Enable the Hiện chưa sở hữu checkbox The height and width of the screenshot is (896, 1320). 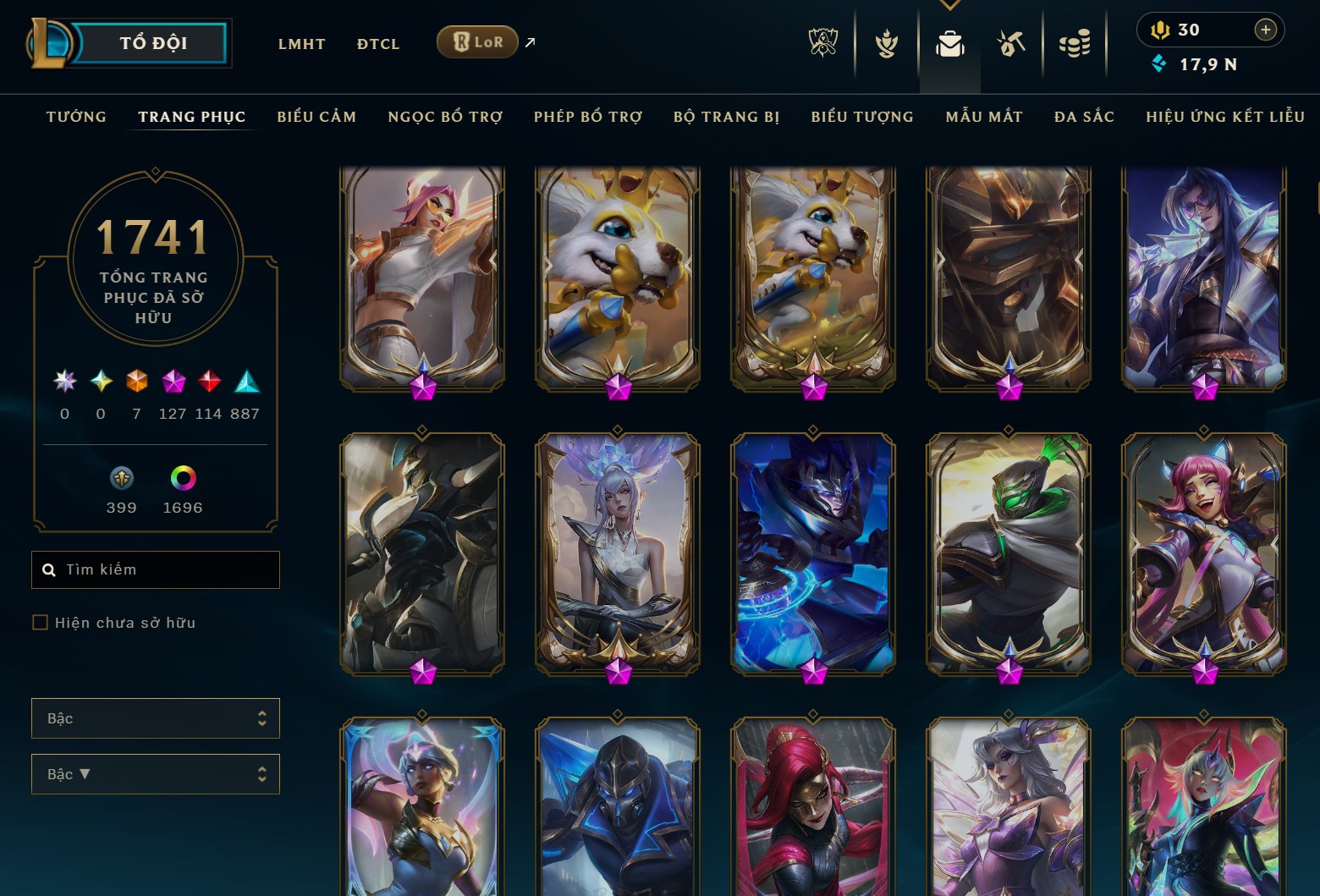click(x=40, y=622)
